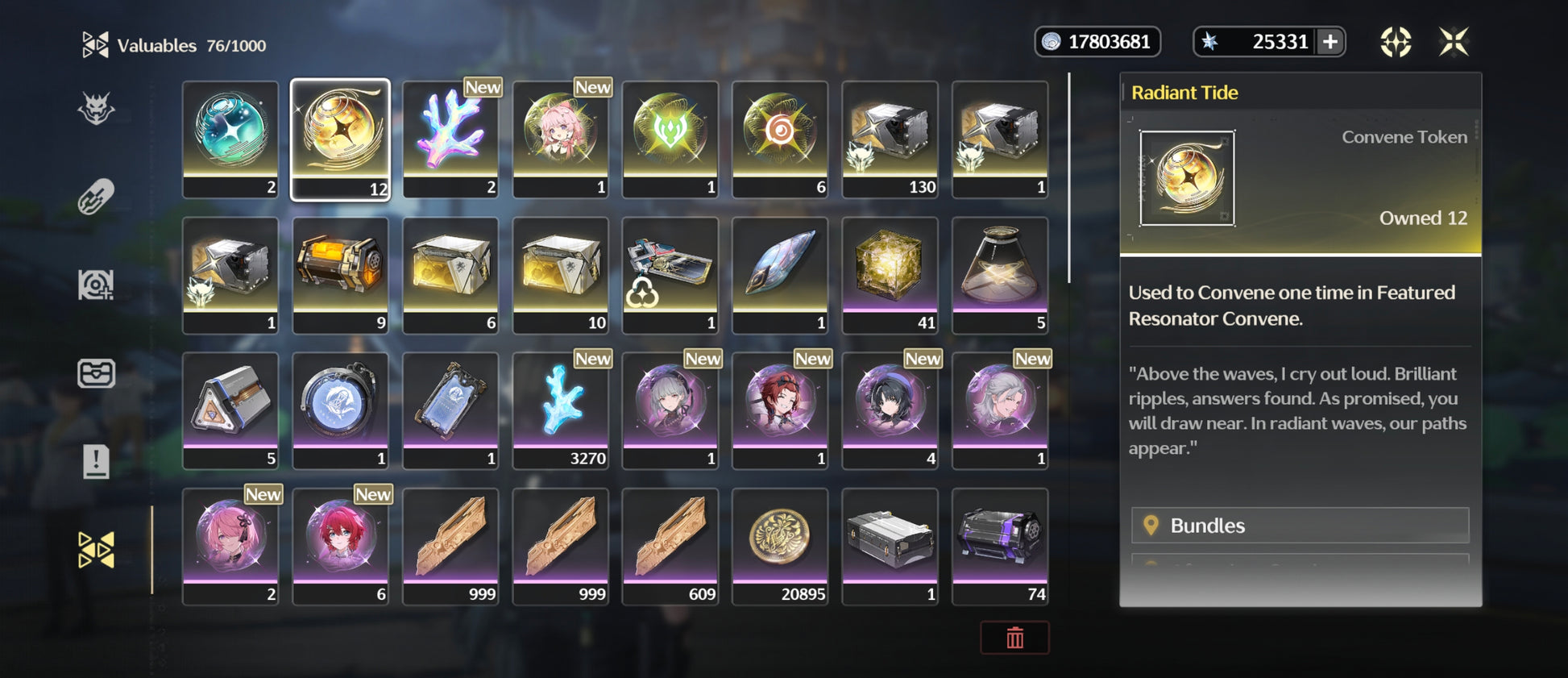
Task: Choose the flask item with 5 owned
Action: pos(1000,274)
